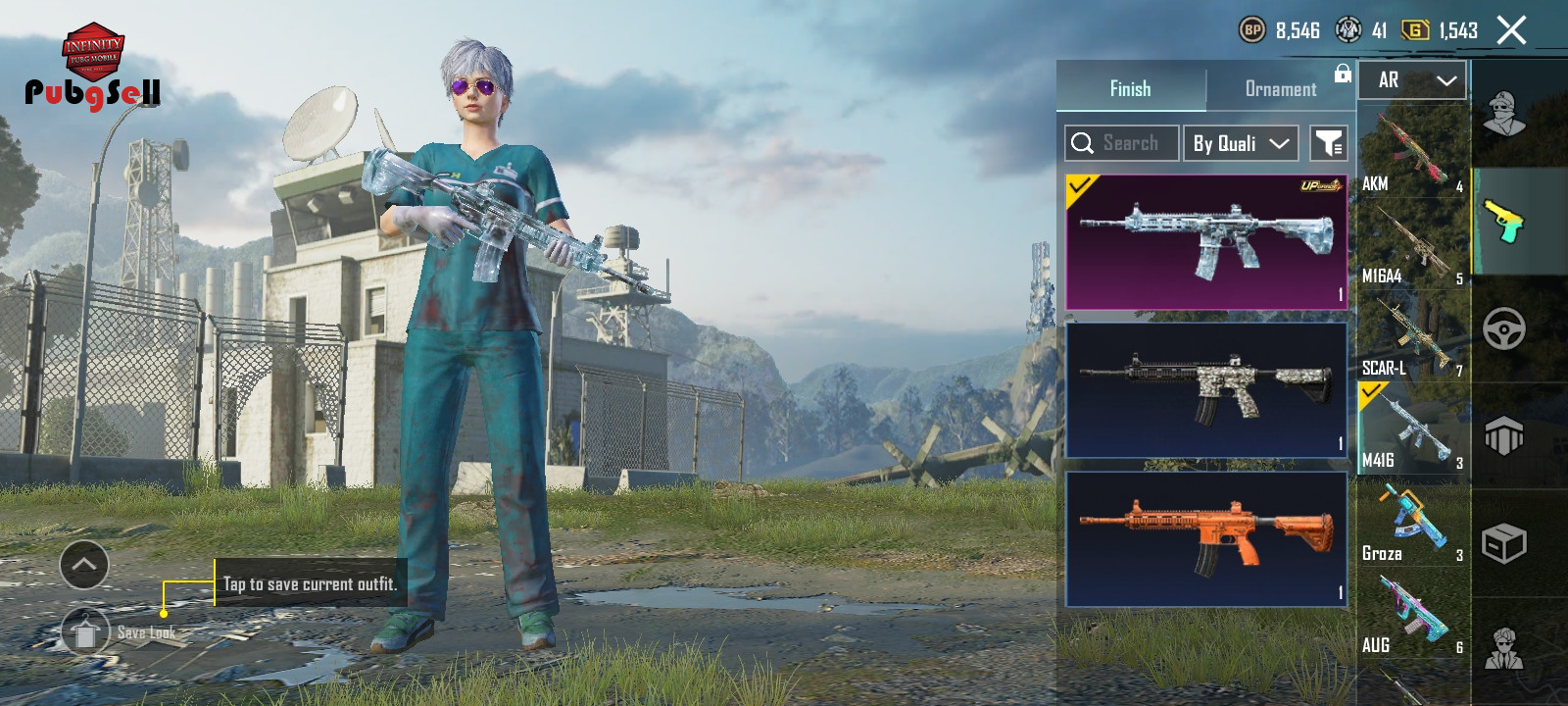This screenshot has height=706, width=1568.
Task: Open the By Quality sort dropdown
Action: [x=1241, y=143]
